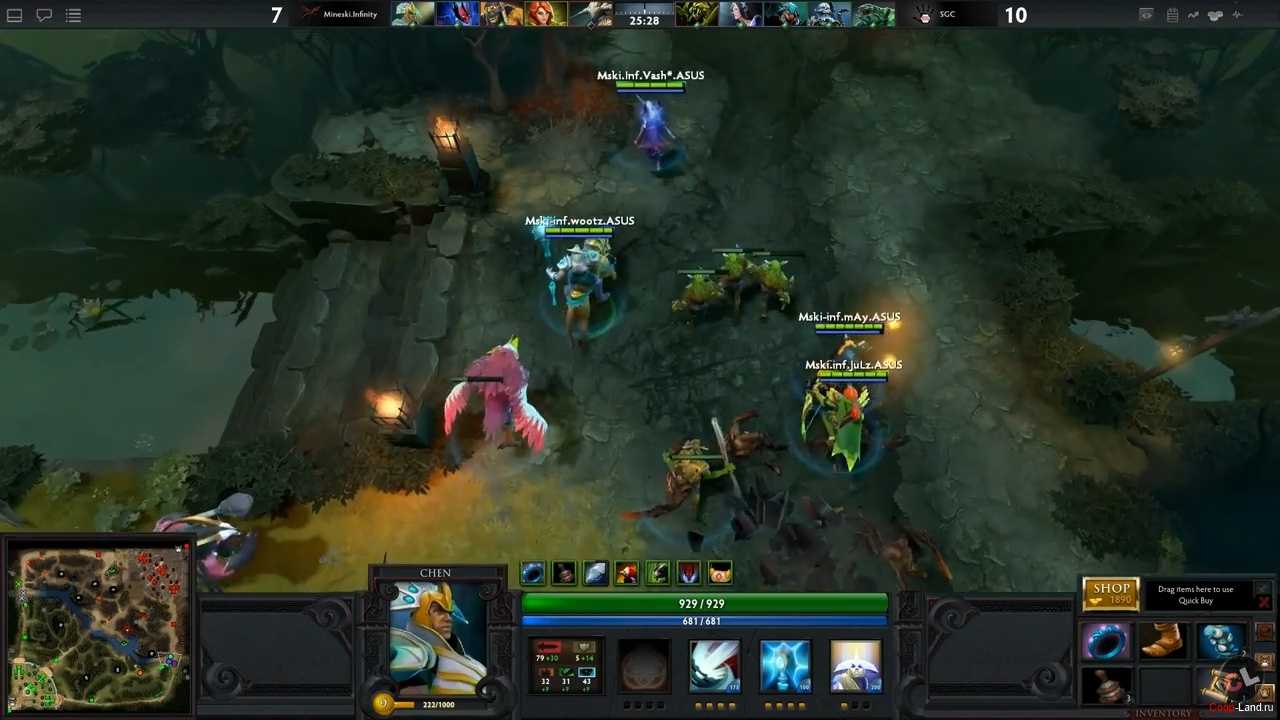The image size is (1280, 720).
Task: Open the scoreboard list icon
Action: [73, 15]
